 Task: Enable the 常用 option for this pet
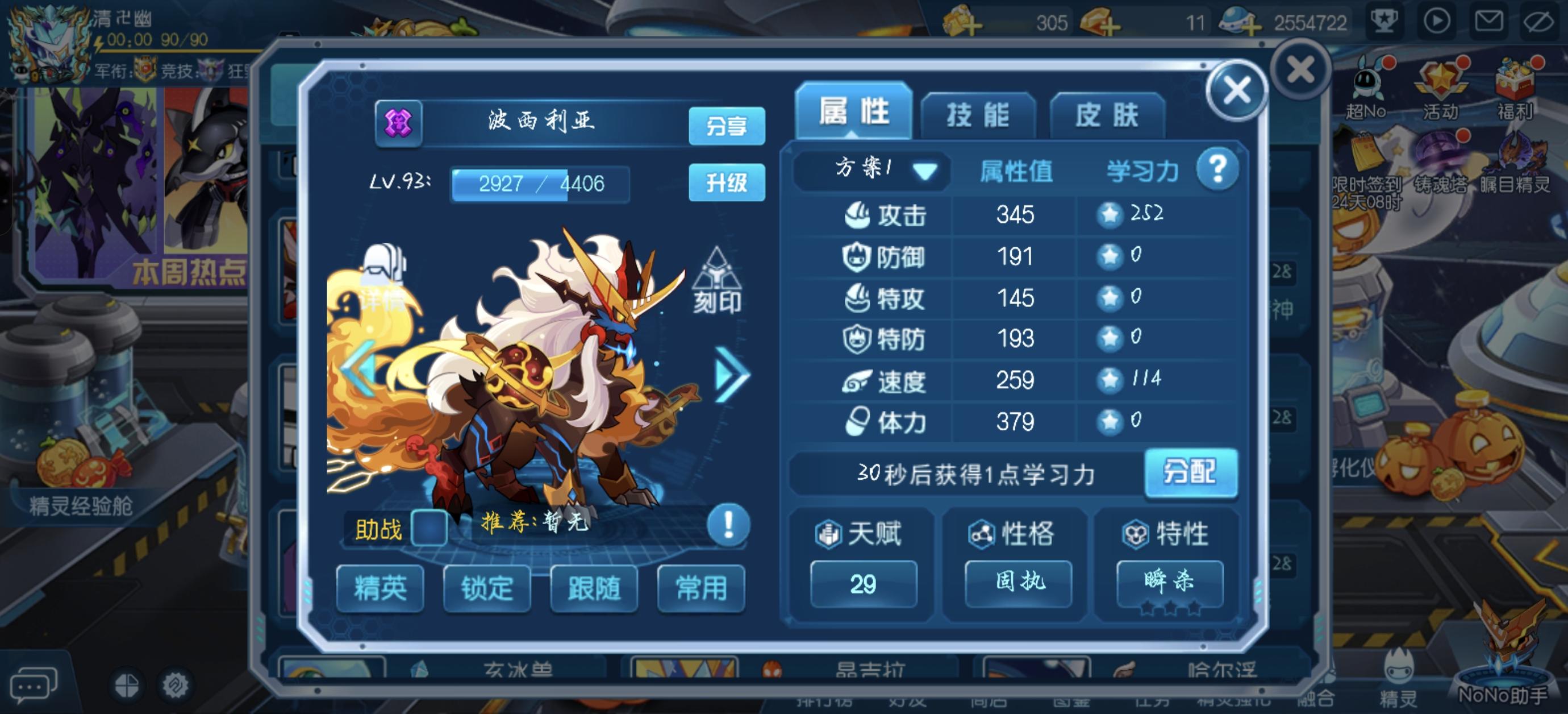[x=701, y=587]
